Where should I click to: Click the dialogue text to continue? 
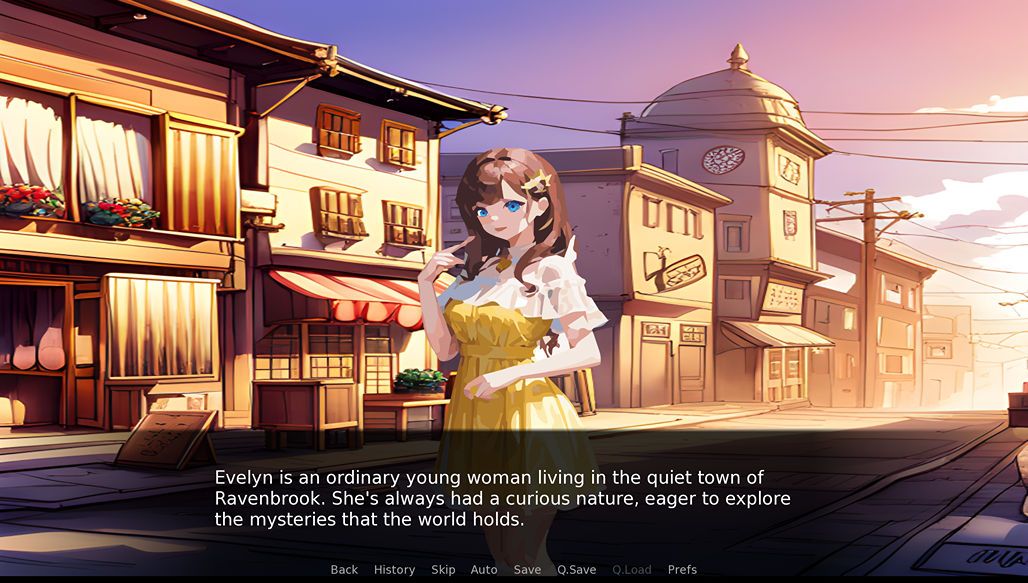(x=502, y=498)
